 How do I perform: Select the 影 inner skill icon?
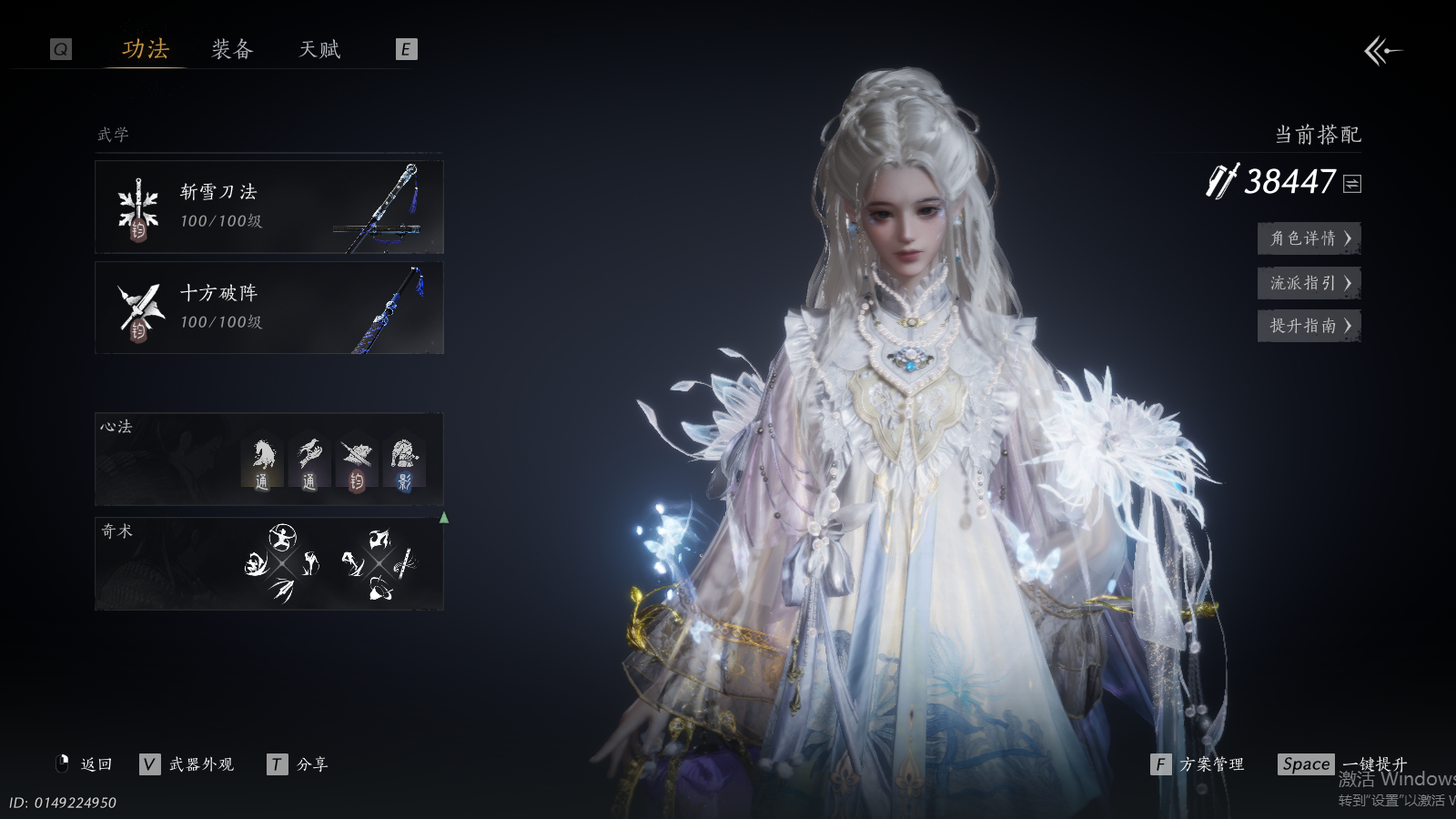click(403, 463)
